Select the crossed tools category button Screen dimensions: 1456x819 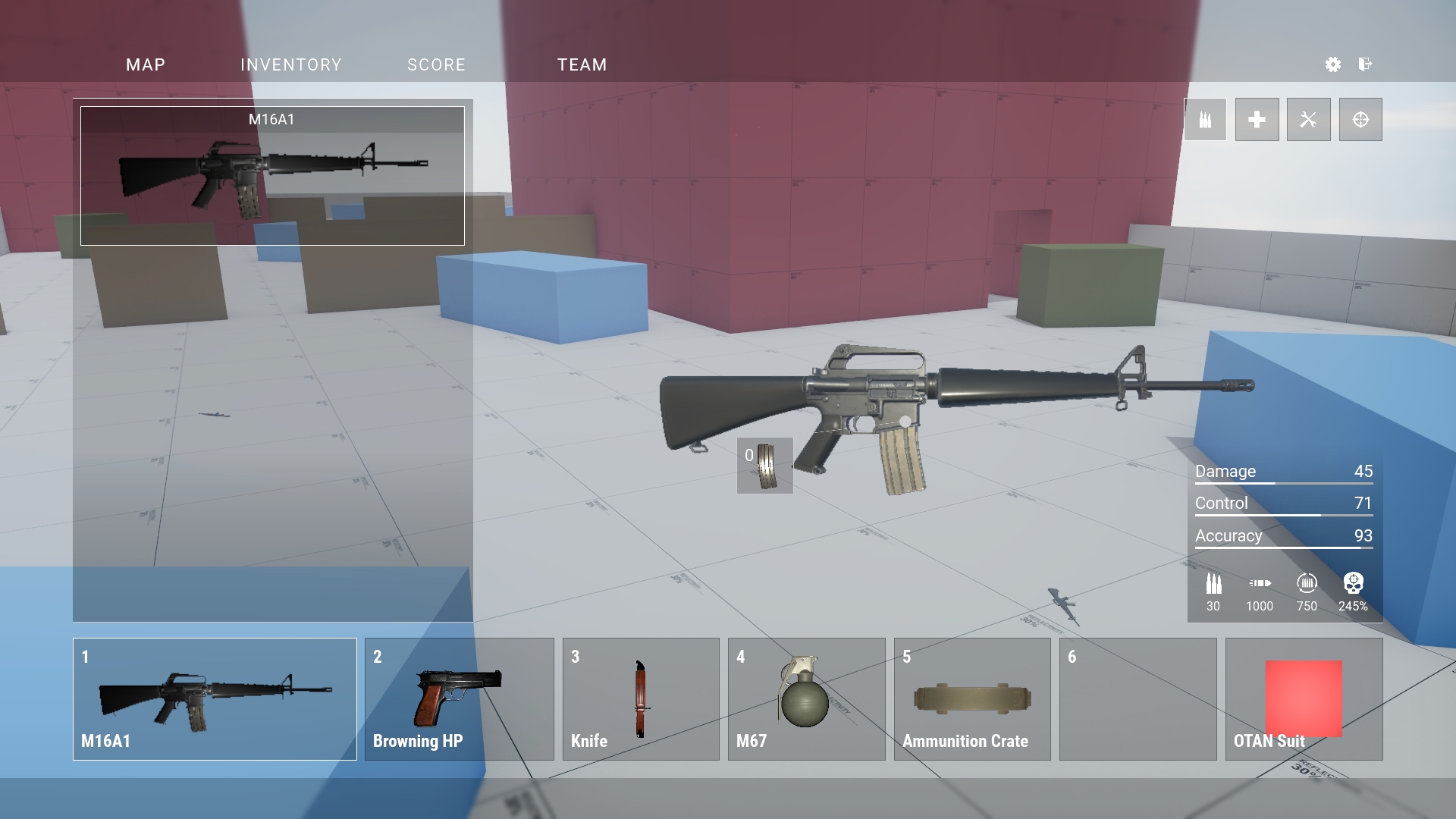1308,120
